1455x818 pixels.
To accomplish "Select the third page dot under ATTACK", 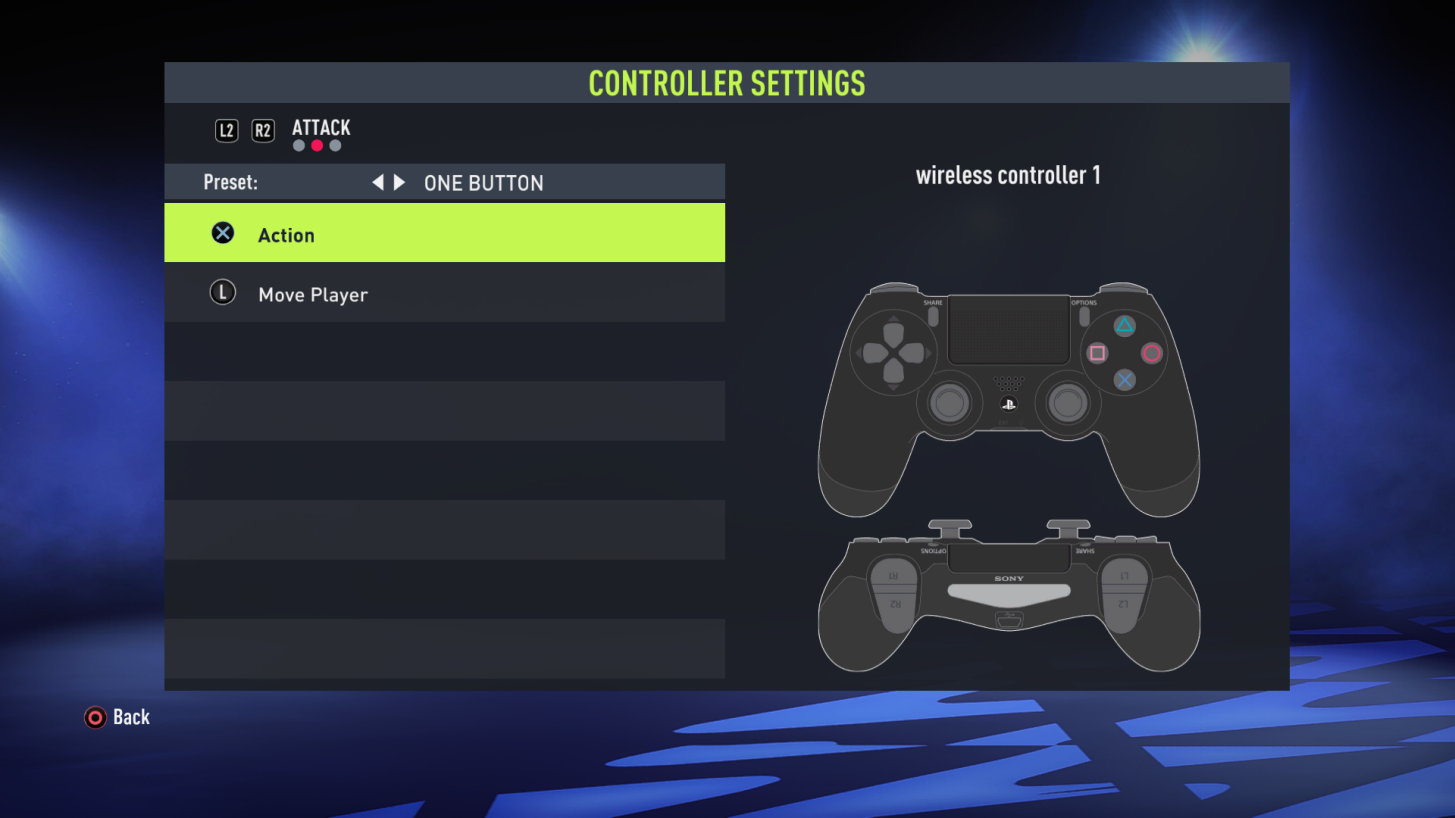I will [333, 144].
